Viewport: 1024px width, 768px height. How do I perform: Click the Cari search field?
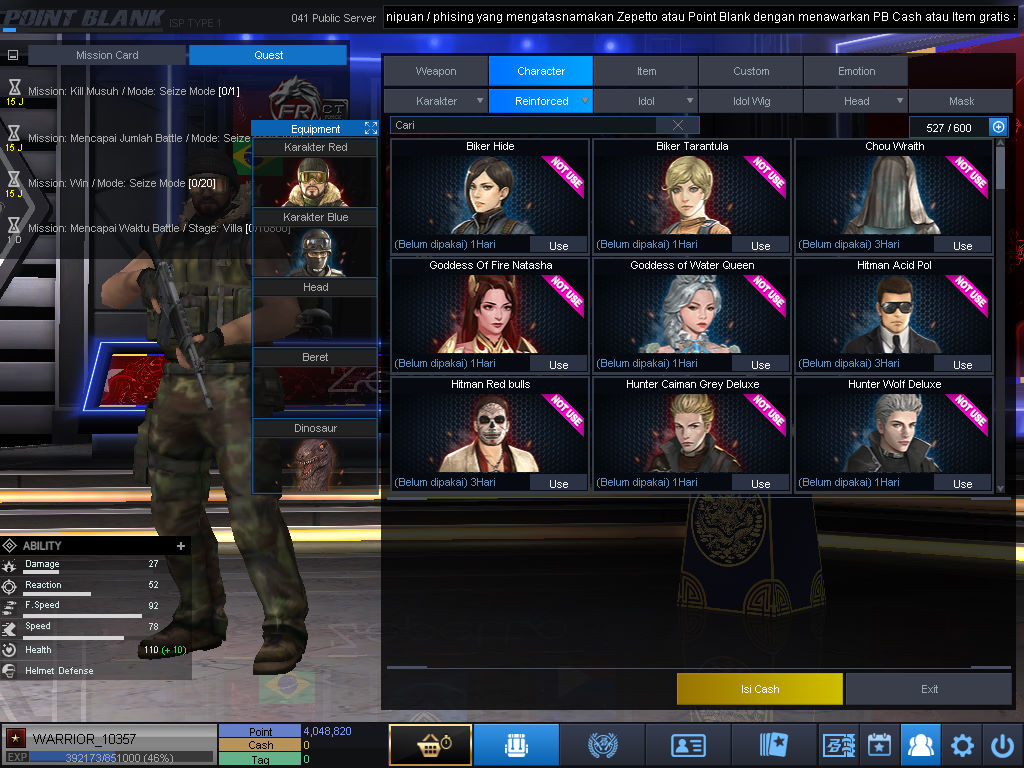click(x=525, y=125)
